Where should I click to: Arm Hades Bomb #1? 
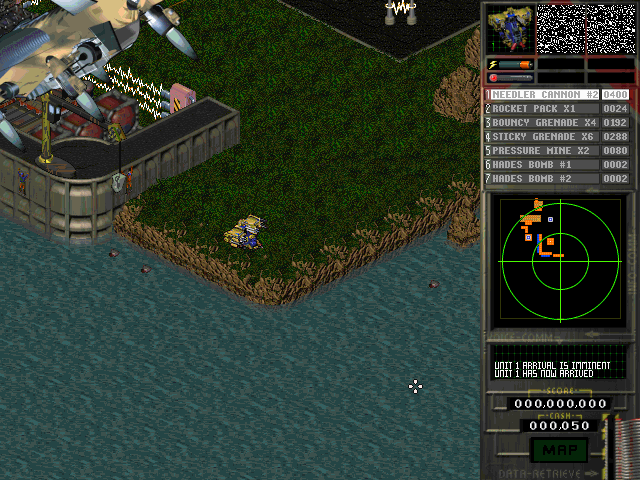click(x=541, y=165)
